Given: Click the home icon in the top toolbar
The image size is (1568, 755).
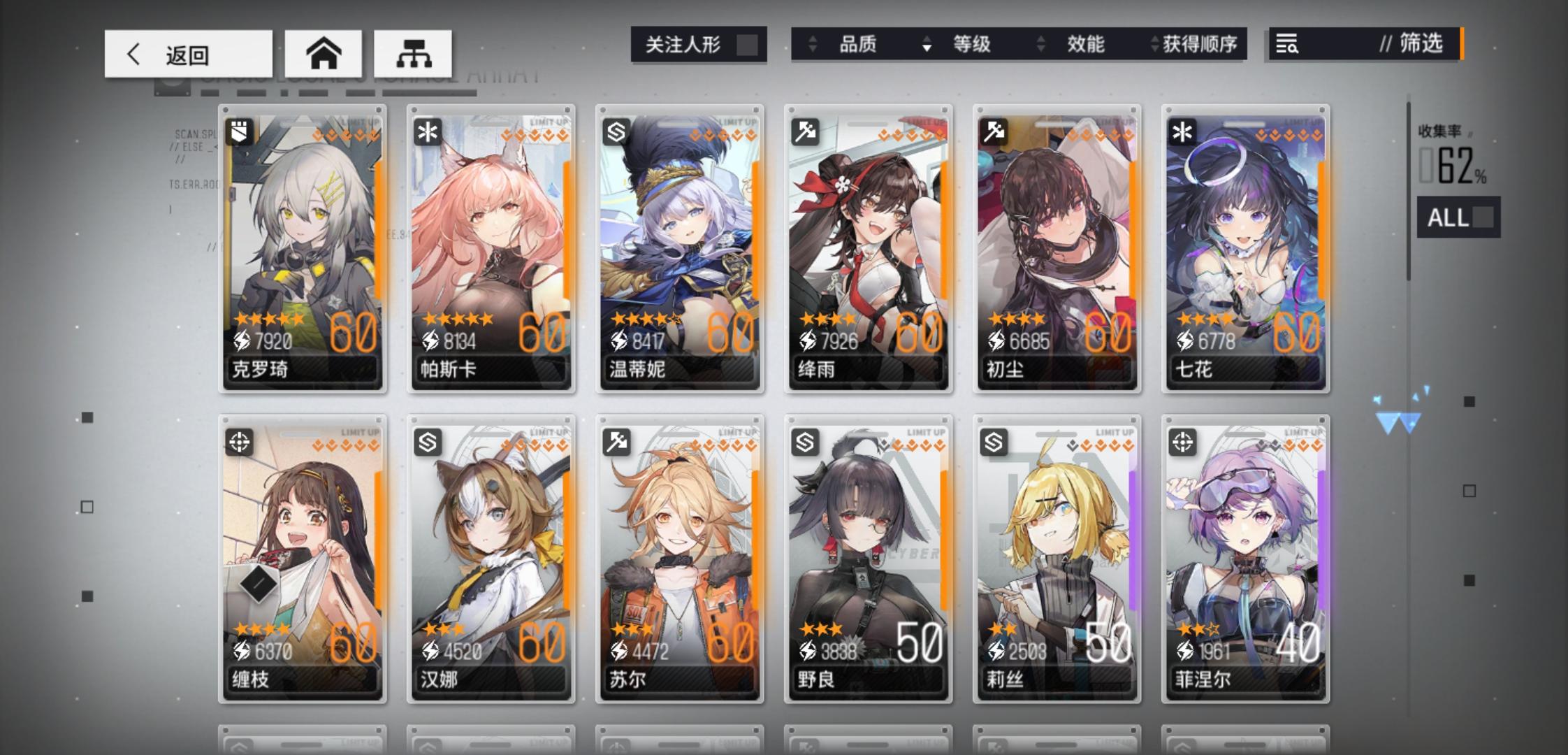Looking at the screenshot, I should pos(323,53).
